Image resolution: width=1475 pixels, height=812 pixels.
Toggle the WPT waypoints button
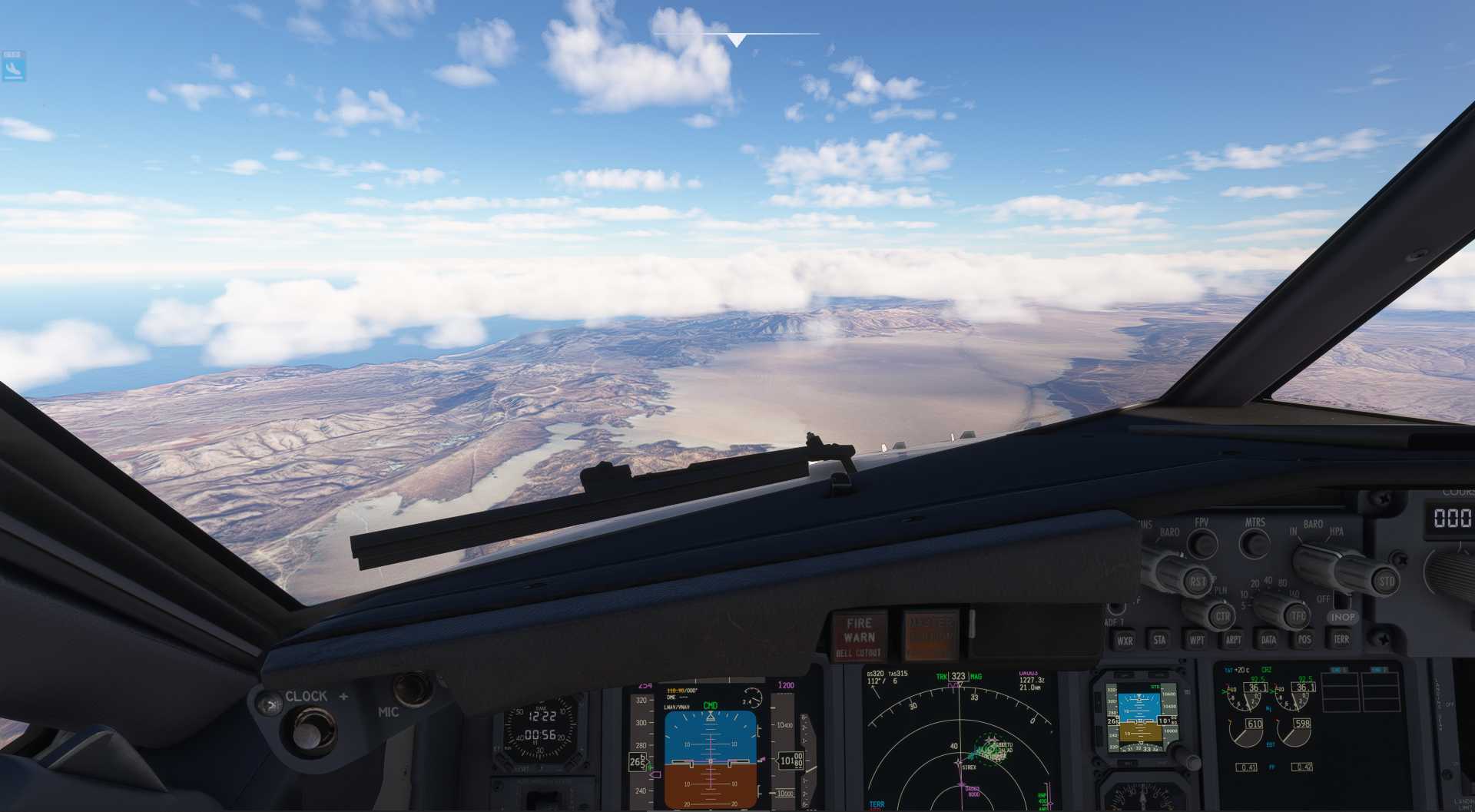click(1197, 639)
